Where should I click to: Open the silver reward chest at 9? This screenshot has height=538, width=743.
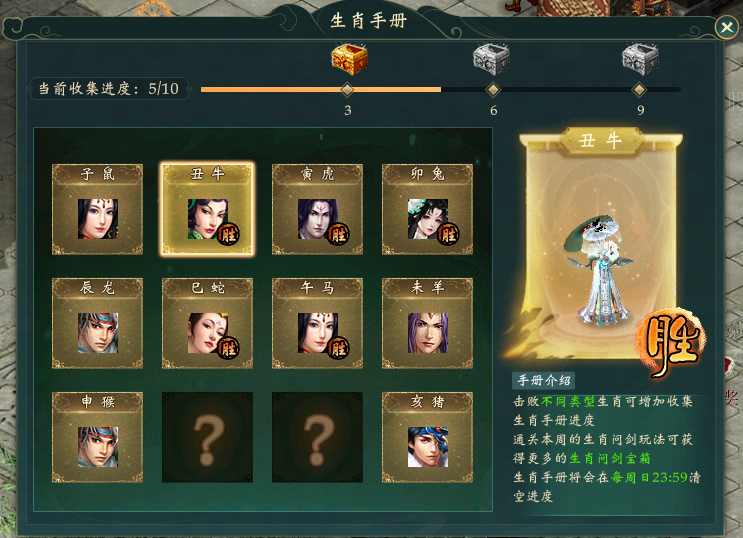(640, 59)
